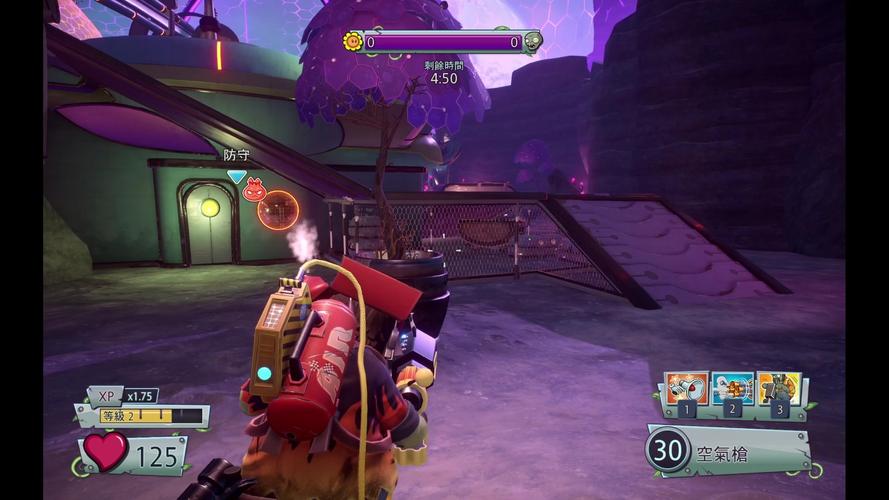The image size is (889, 500).
Task: Click the 空氣槍 weapon panel
Action: [x=727, y=451]
